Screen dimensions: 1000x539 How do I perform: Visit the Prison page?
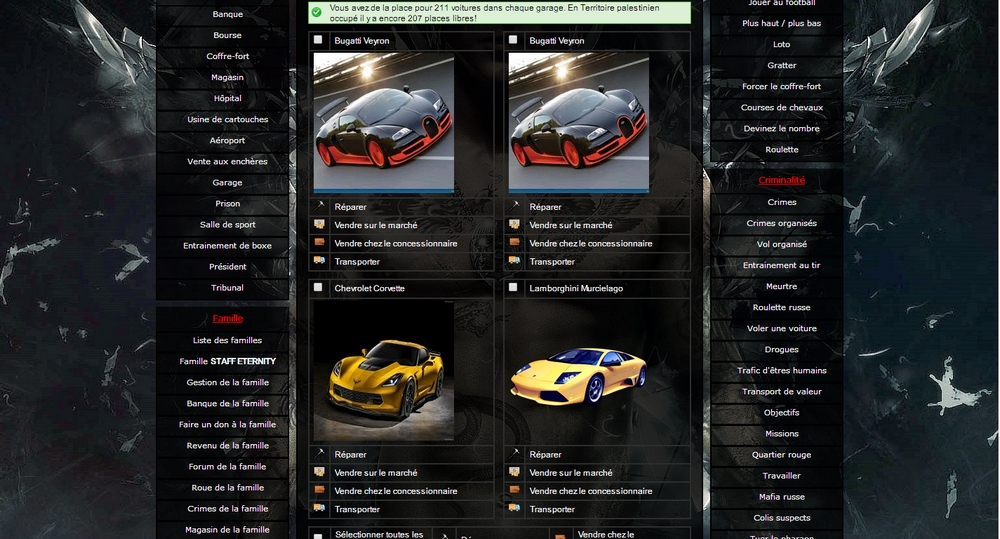pos(227,204)
